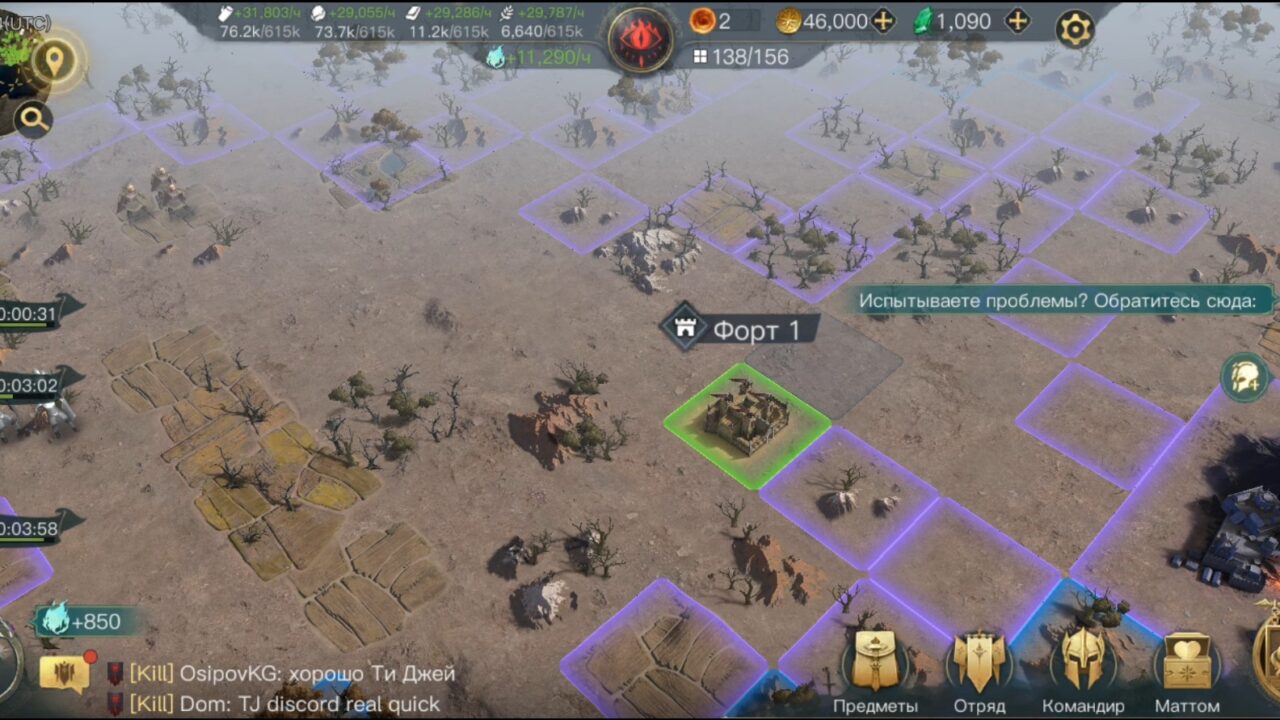Open the Предметы items menu
Screen dimensions: 1280x720
coord(875,668)
